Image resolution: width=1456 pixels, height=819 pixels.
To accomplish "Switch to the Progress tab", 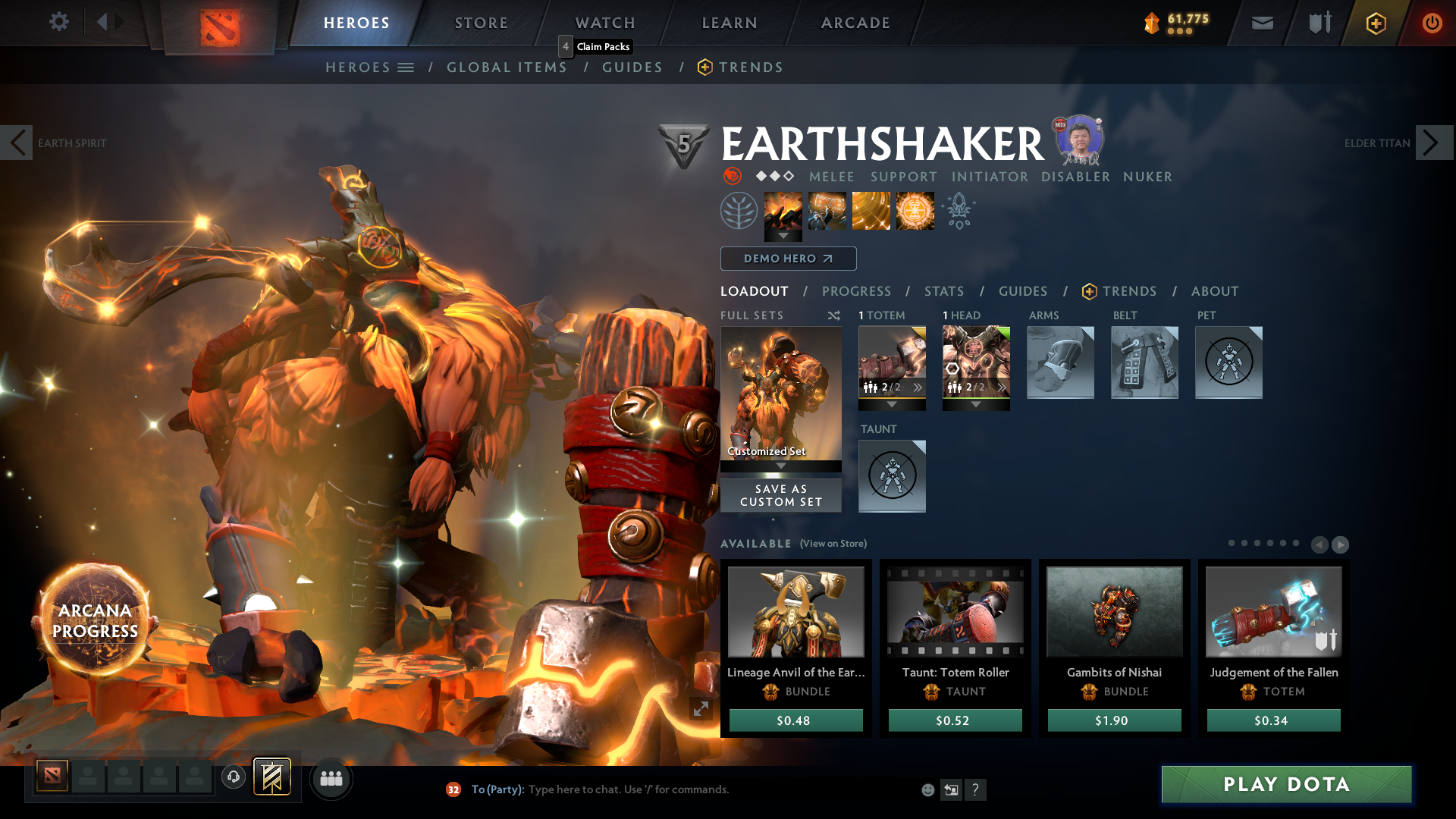I will pos(856,291).
